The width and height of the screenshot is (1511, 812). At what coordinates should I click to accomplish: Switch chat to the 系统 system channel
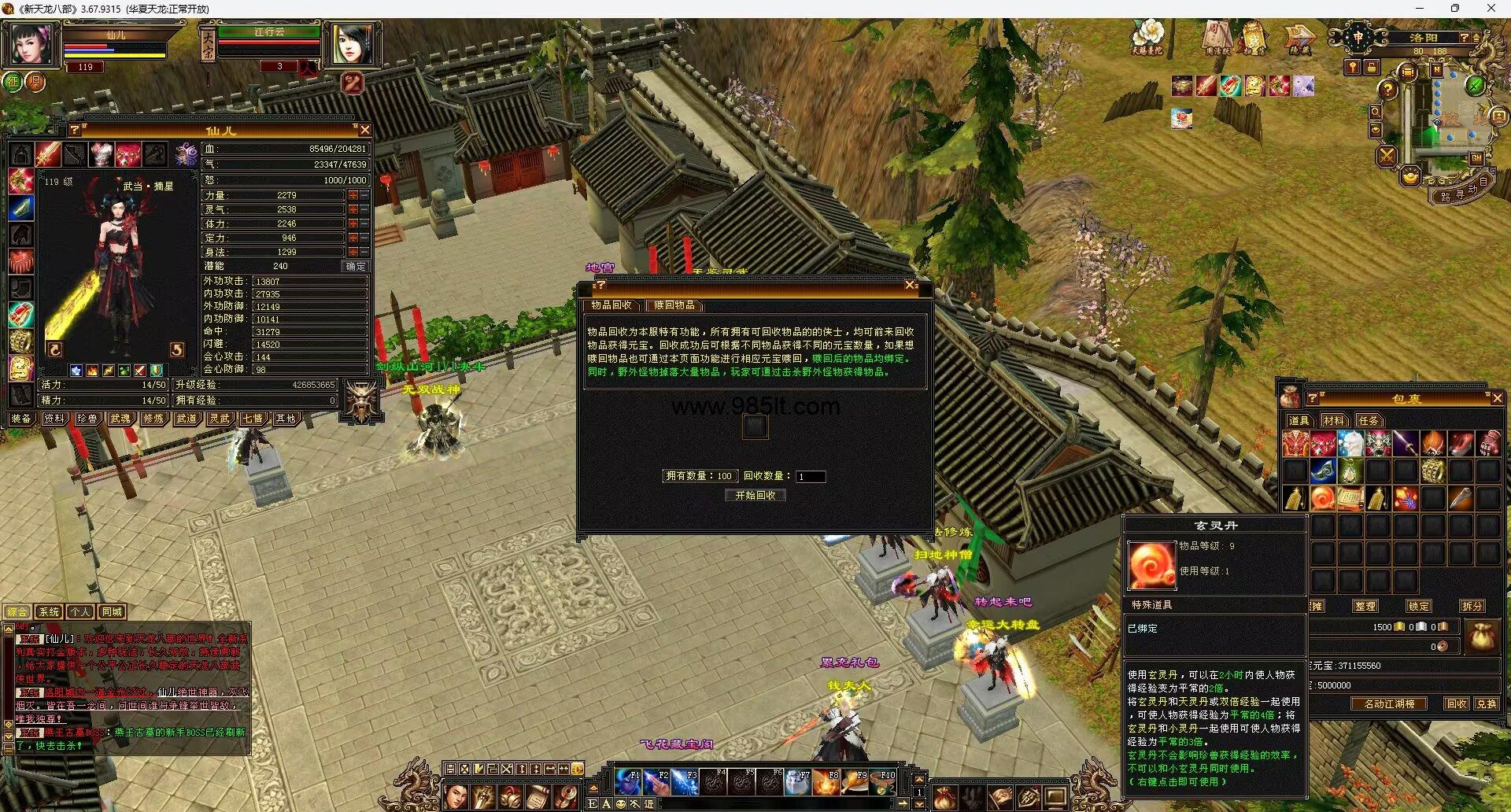point(49,611)
